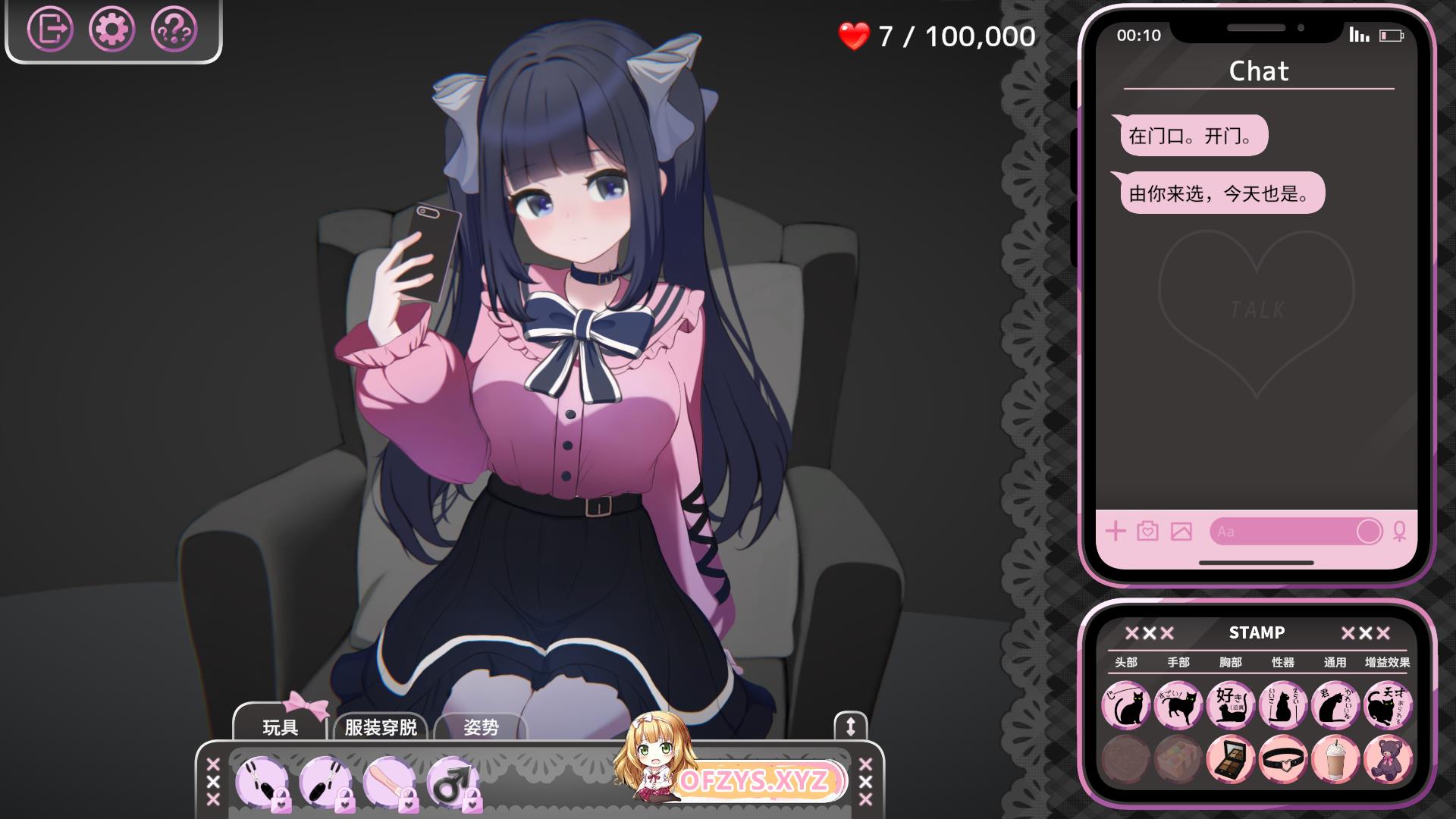Select the makeup palette gift
Viewport: 1456px width, 819px height.
tap(1230, 758)
